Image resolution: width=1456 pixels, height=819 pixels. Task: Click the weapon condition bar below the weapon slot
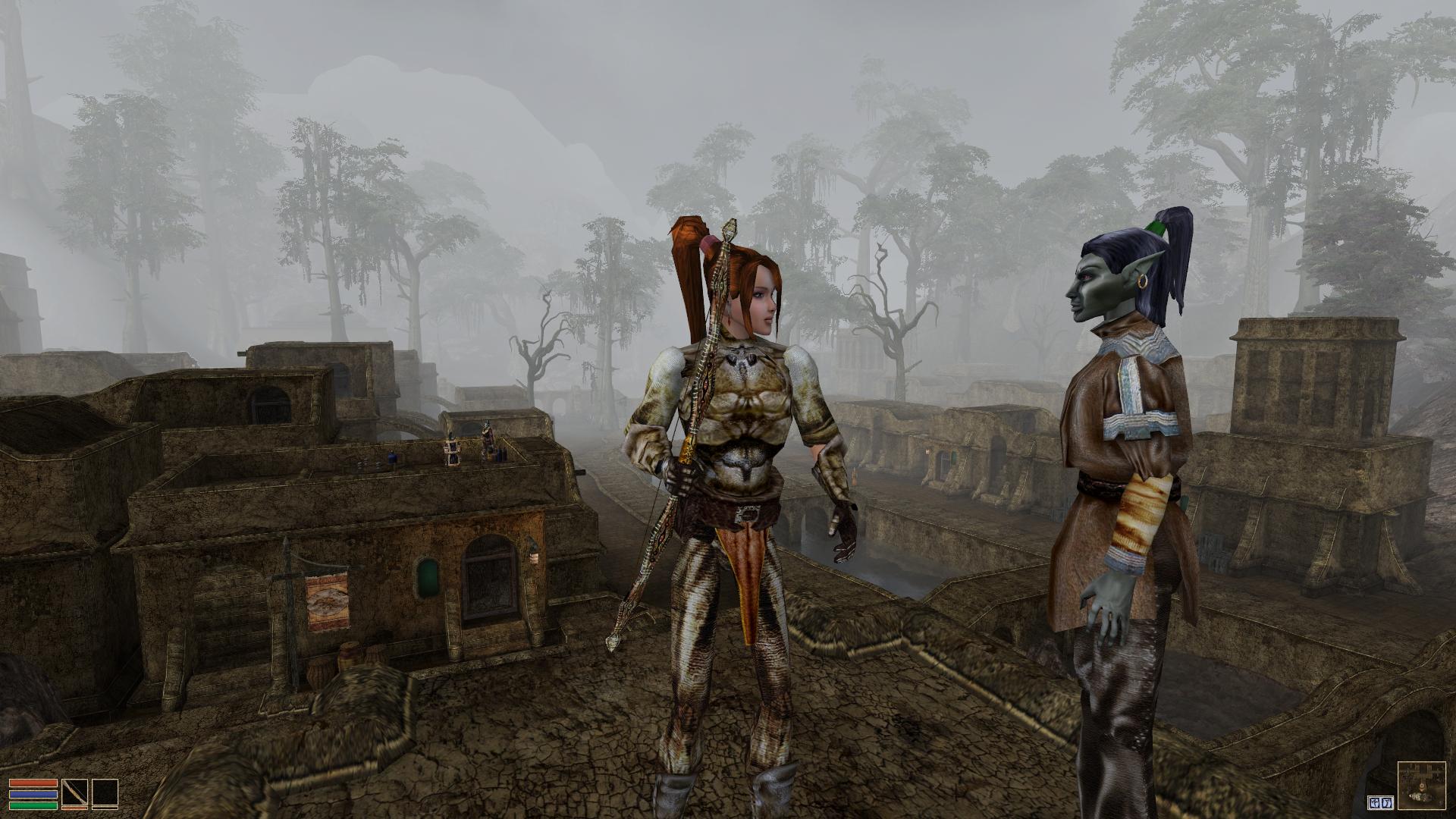[x=74, y=808]
